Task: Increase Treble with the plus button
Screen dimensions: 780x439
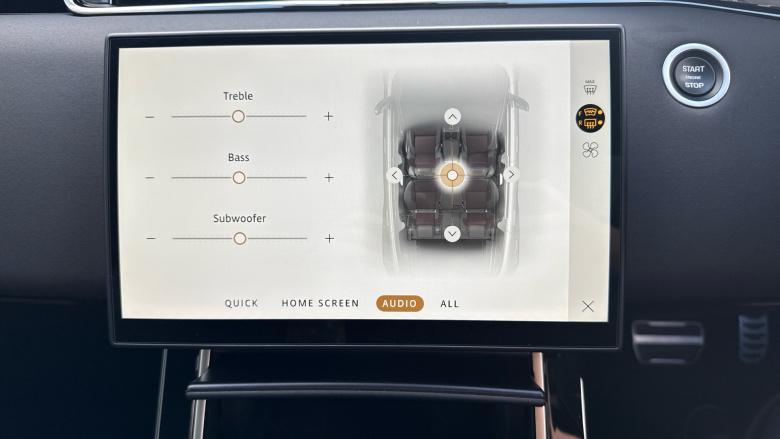Action: pyautogui.click(x=328, y=116)
